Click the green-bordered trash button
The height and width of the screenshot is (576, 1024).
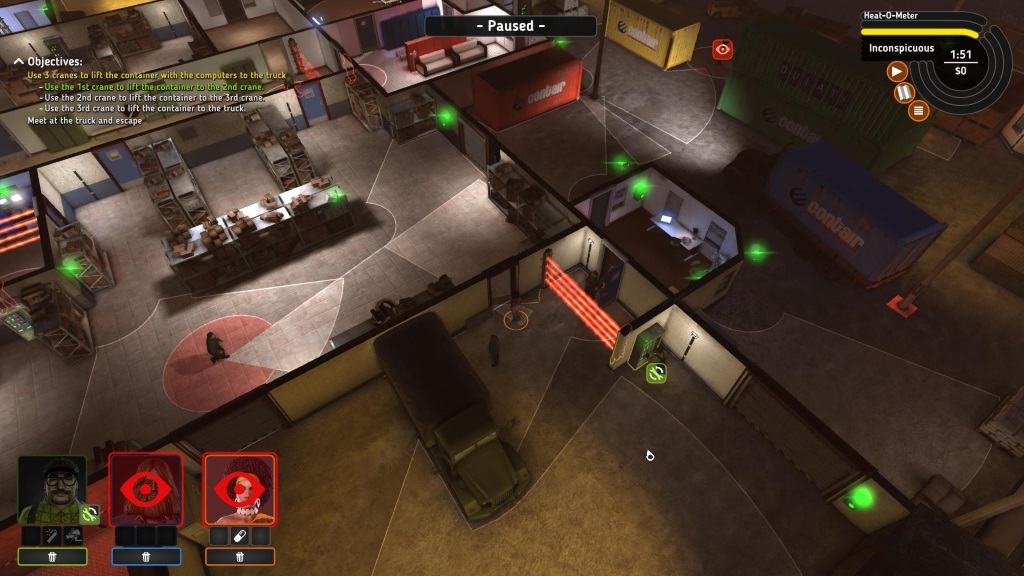[x=52, y=557]
